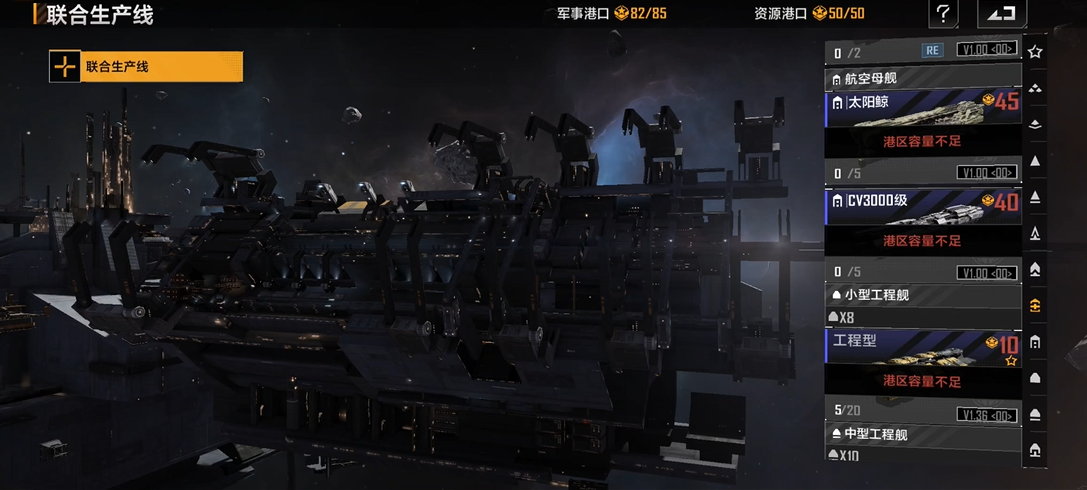Image resolution: width=1087 pixels, height=490 pixels.
Task: Choose the CV3000级 carrier ship card
Action: (x=922, y=203)
